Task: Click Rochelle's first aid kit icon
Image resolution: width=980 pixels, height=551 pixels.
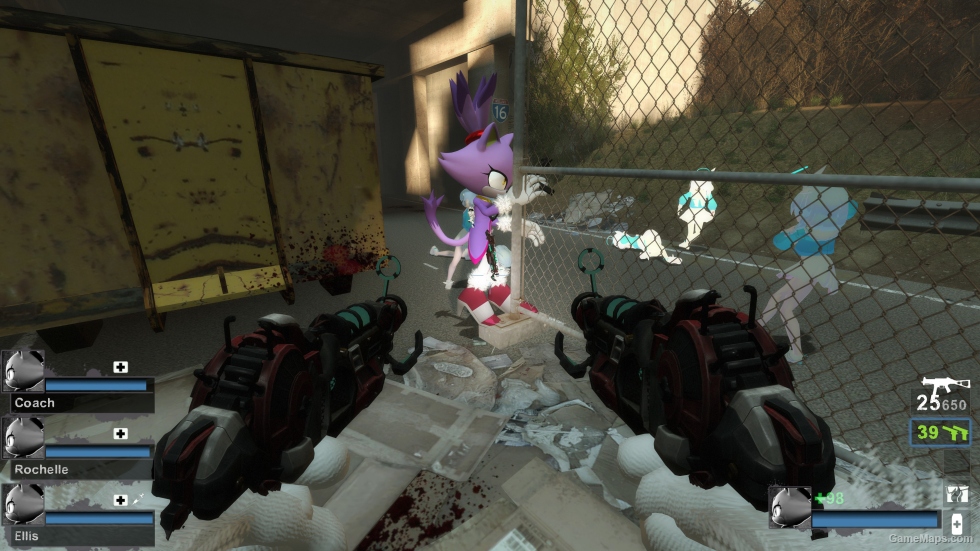Action: coord(120,433)
